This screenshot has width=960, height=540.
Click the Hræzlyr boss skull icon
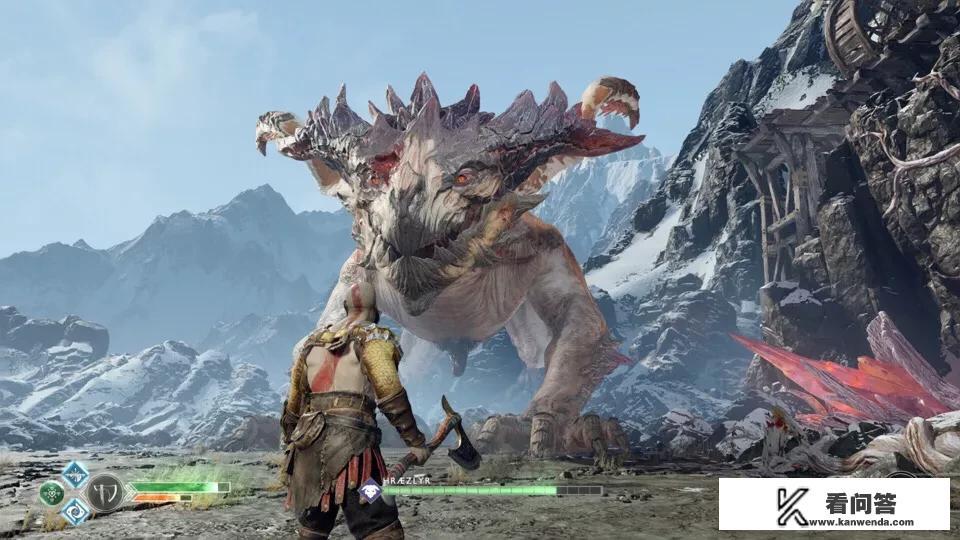pos(369,490)
